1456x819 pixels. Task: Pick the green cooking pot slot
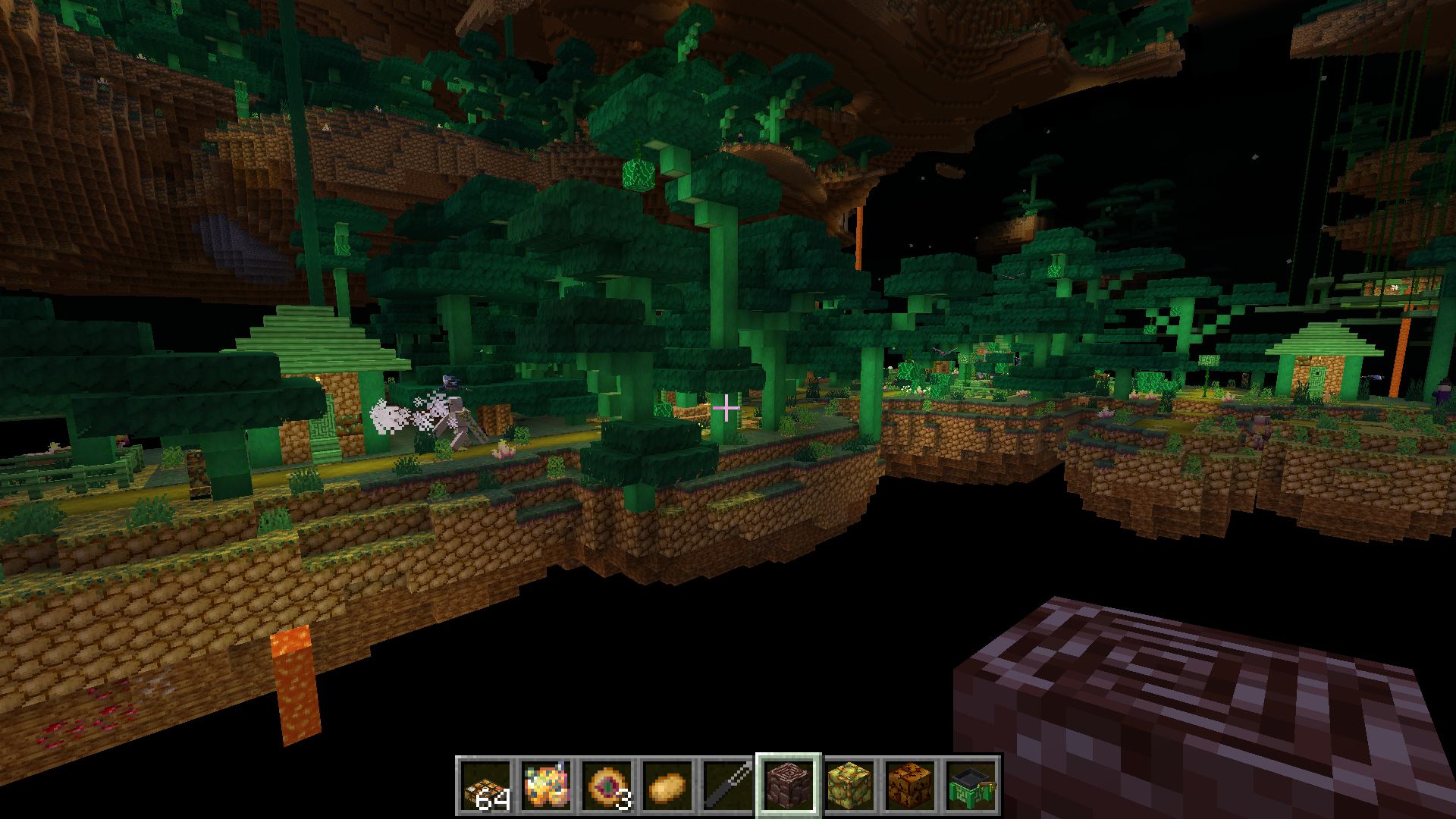click(x=971, y=785)
